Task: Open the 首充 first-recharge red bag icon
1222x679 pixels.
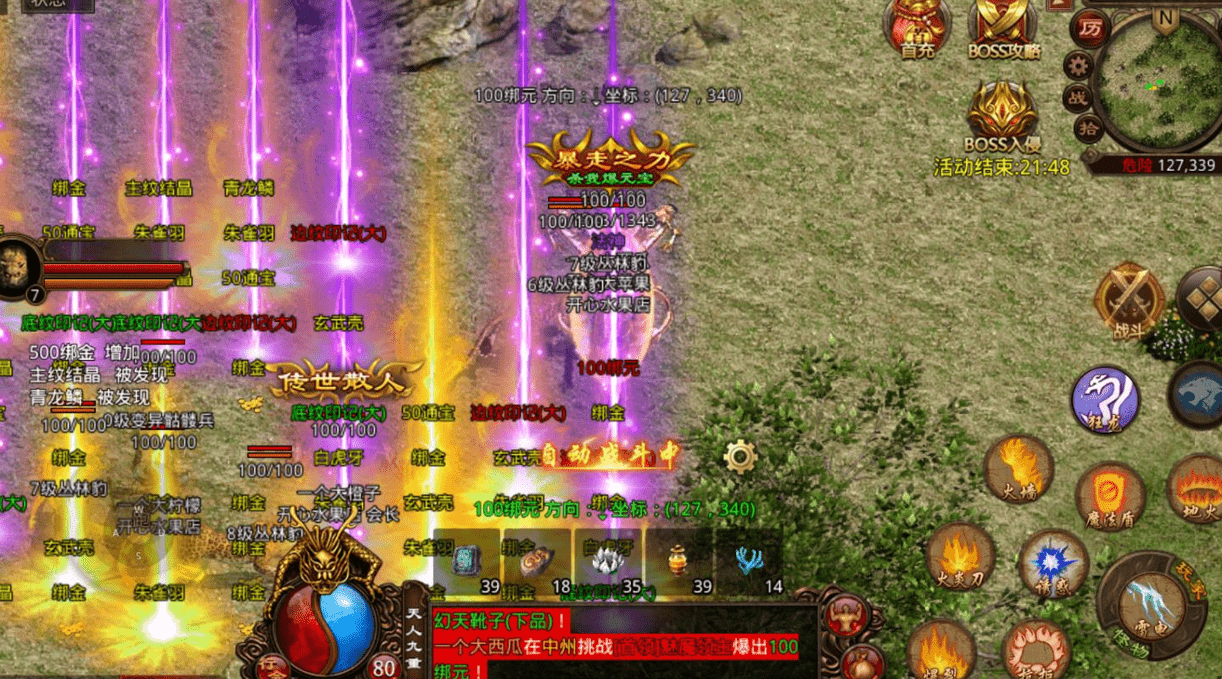Action: tap(916, 25)
